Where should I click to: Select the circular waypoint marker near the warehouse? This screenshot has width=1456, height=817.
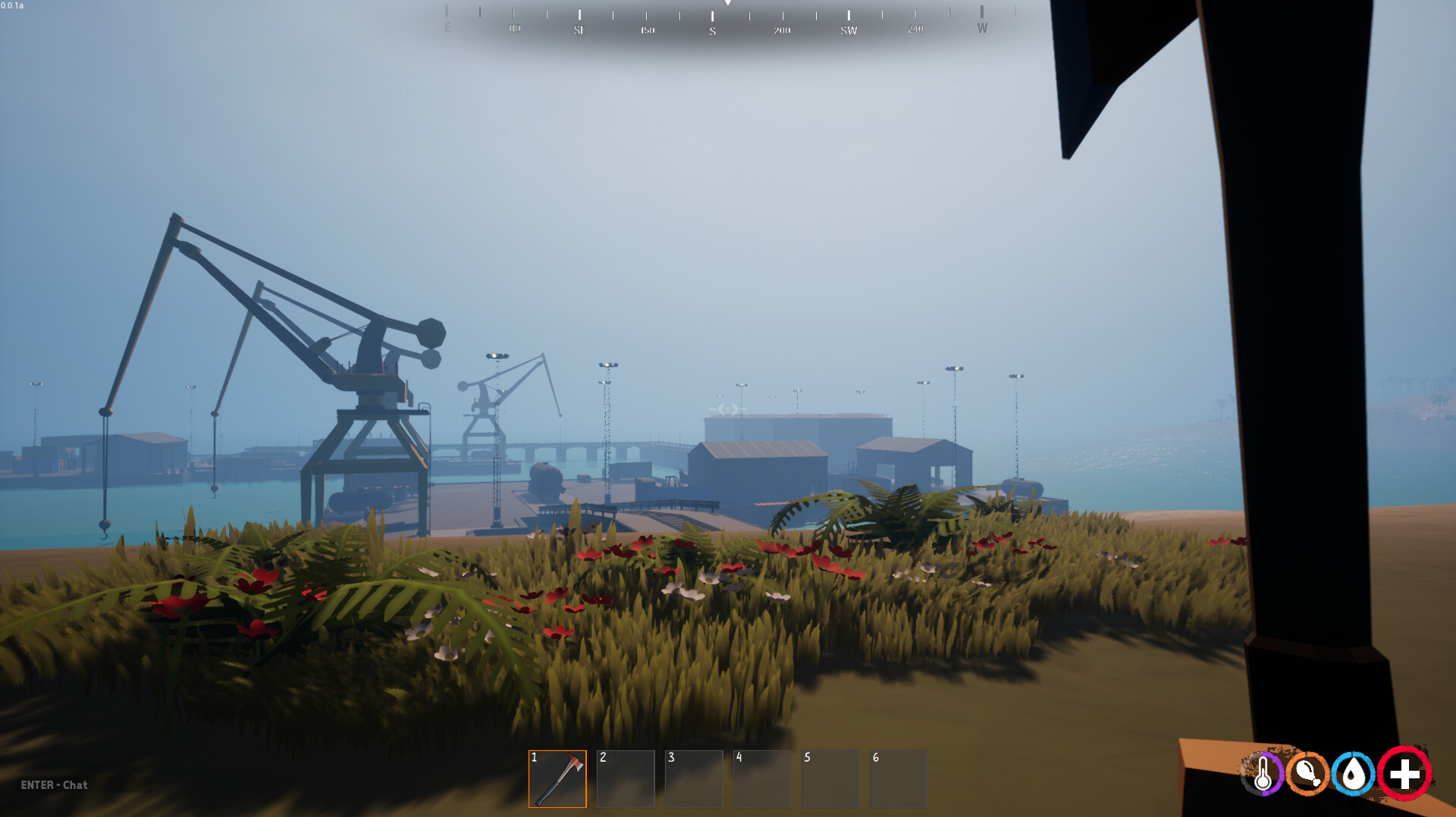click(726, 409)
